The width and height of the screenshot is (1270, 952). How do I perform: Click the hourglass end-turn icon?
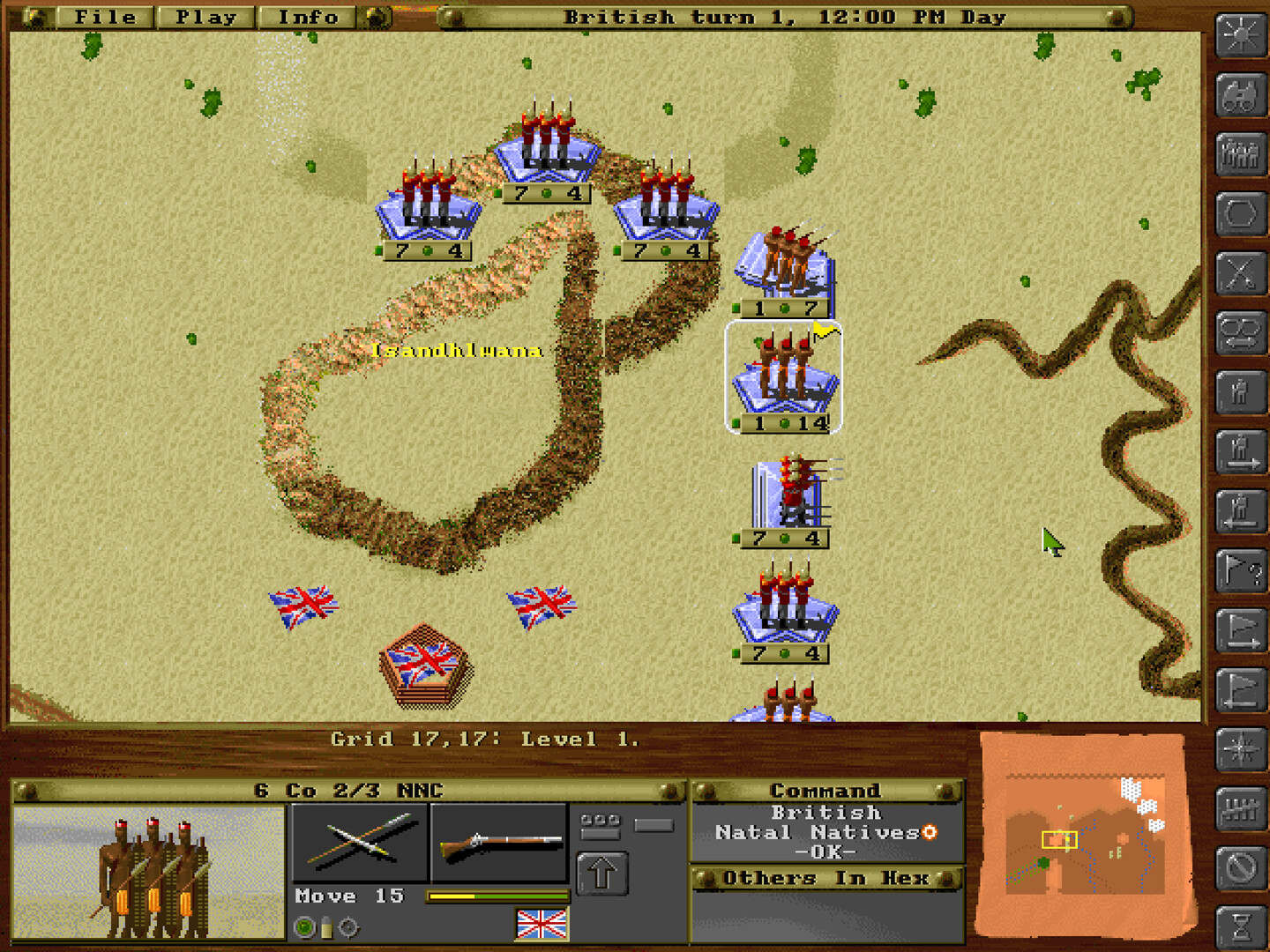[x=1240, y=926]
